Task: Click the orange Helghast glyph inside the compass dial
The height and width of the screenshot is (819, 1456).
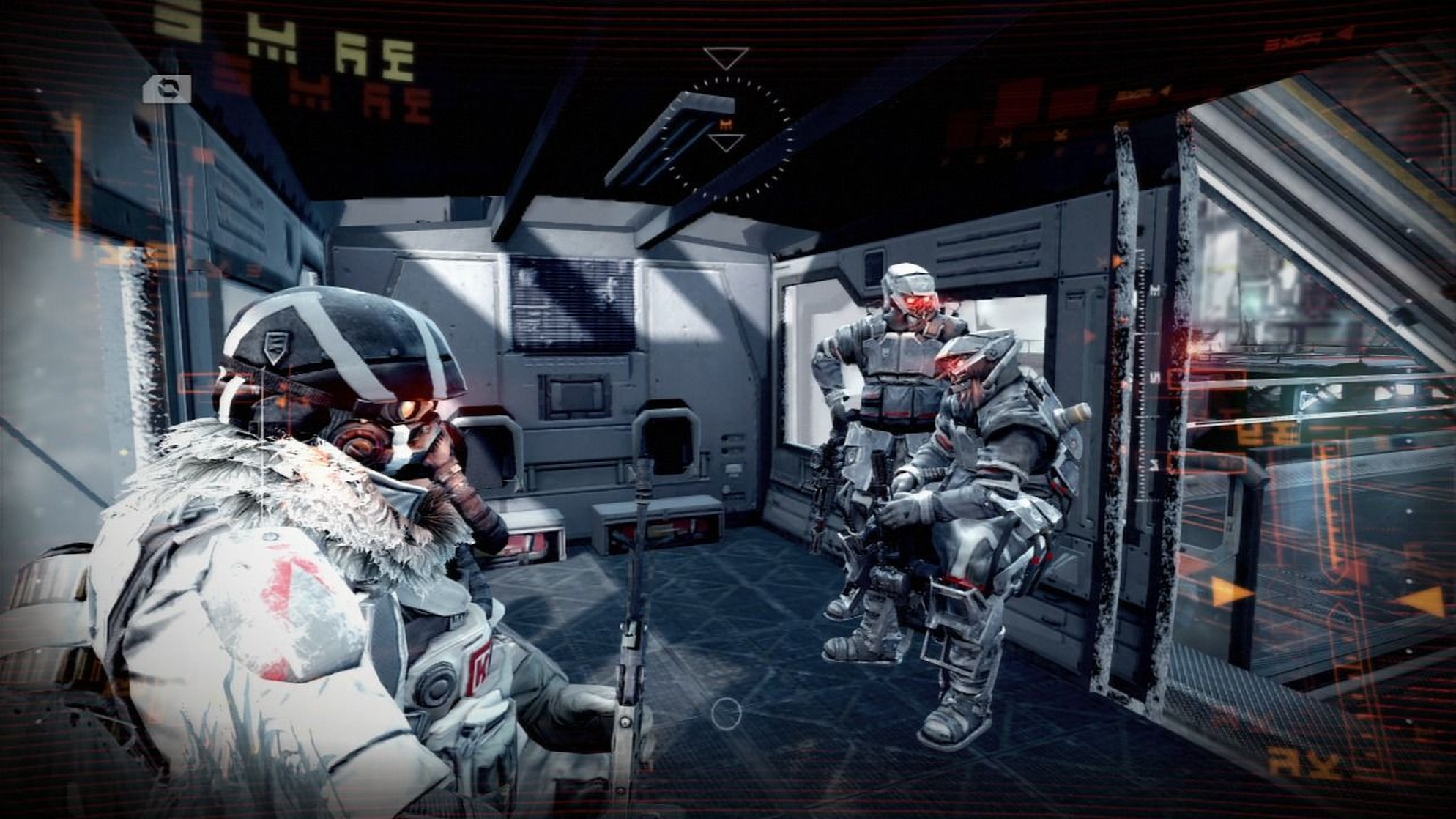Action: pyautogui.click(x=725, y=124)
